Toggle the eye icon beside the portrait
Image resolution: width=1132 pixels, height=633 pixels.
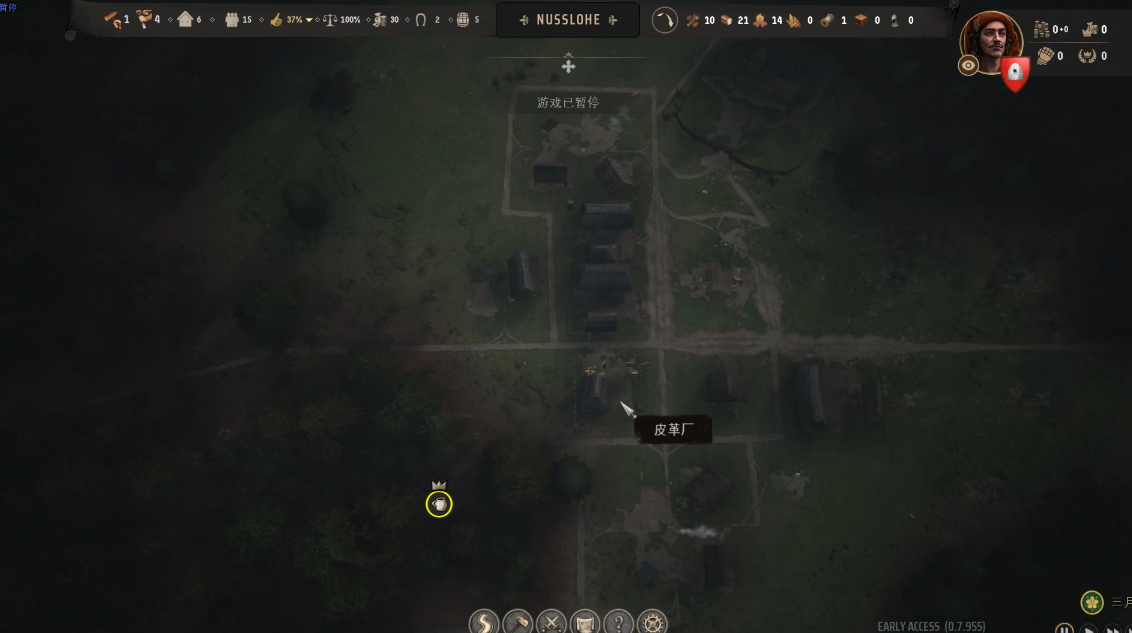pyautogui.click(x=968, y=66)
